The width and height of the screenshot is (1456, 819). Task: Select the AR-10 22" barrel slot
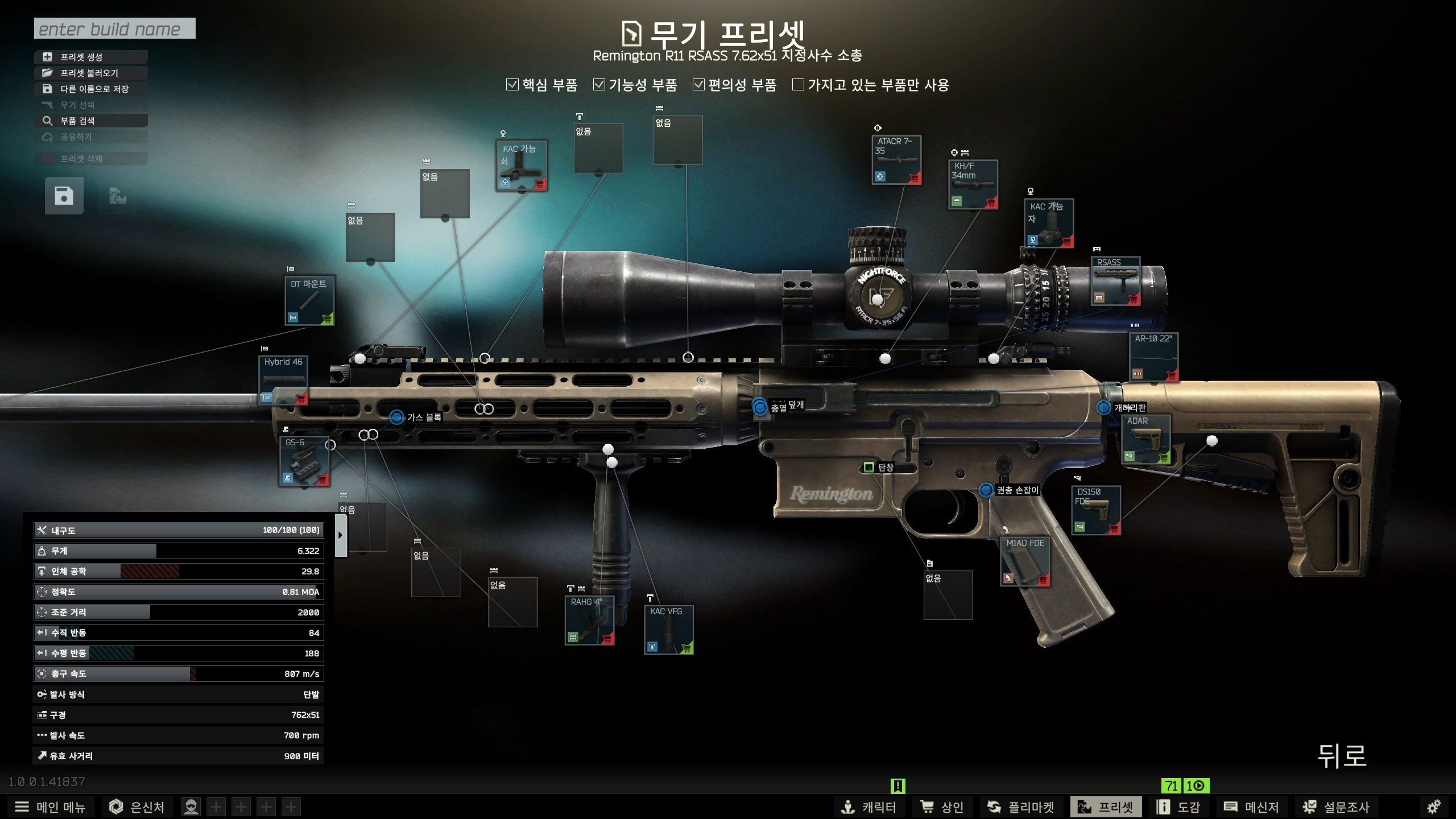[1153, 357]
